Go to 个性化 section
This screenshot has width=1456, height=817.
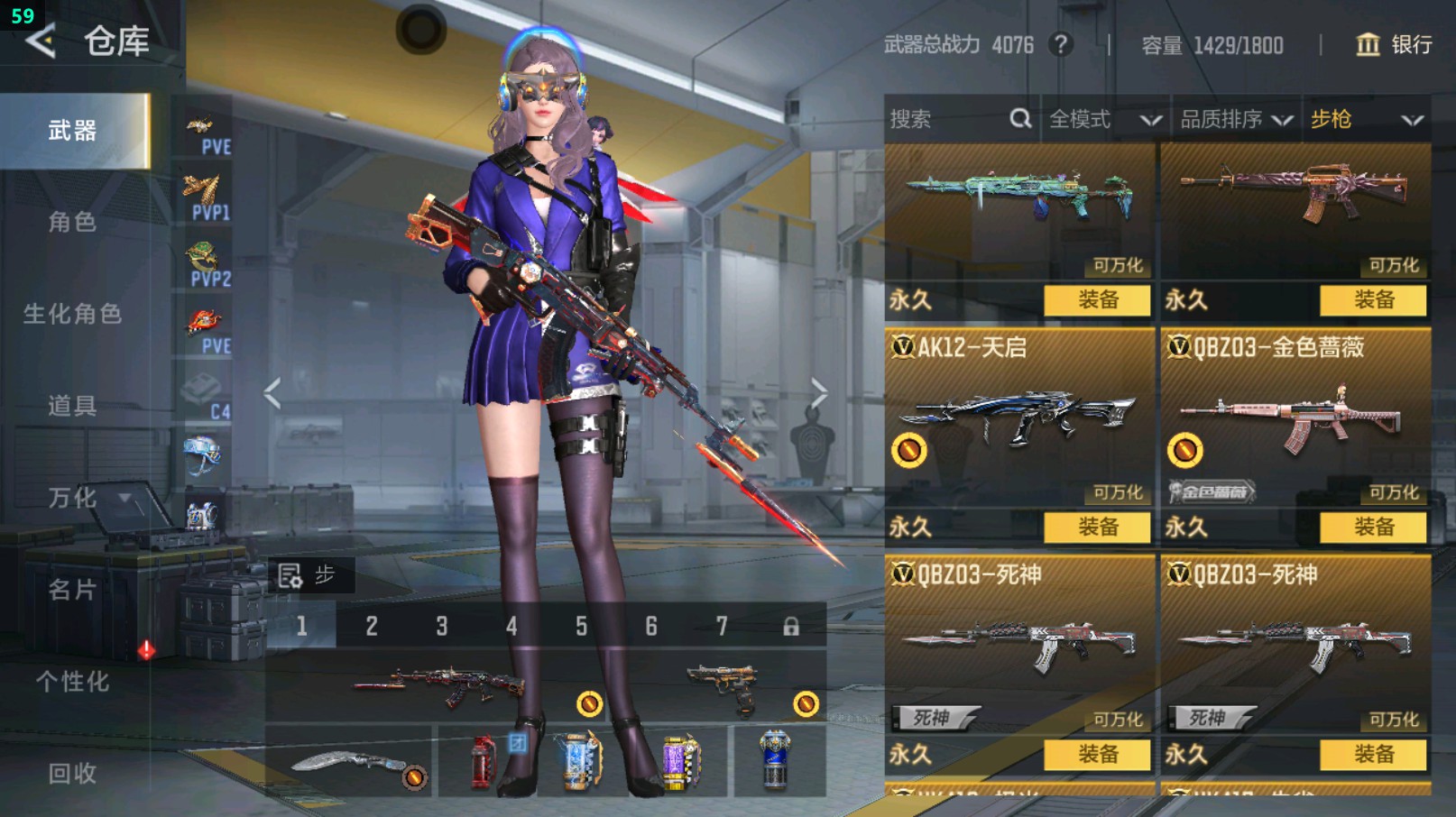pos(73,682)
